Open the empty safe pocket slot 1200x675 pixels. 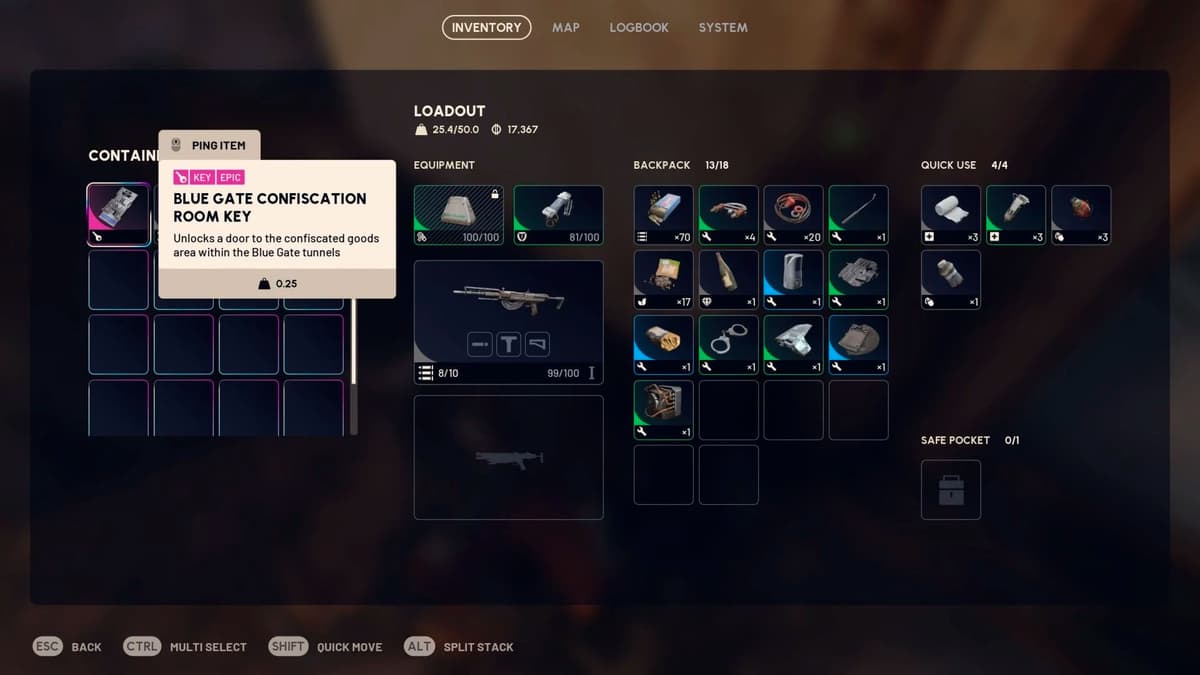pyautogui.click(x=950, y=490)
